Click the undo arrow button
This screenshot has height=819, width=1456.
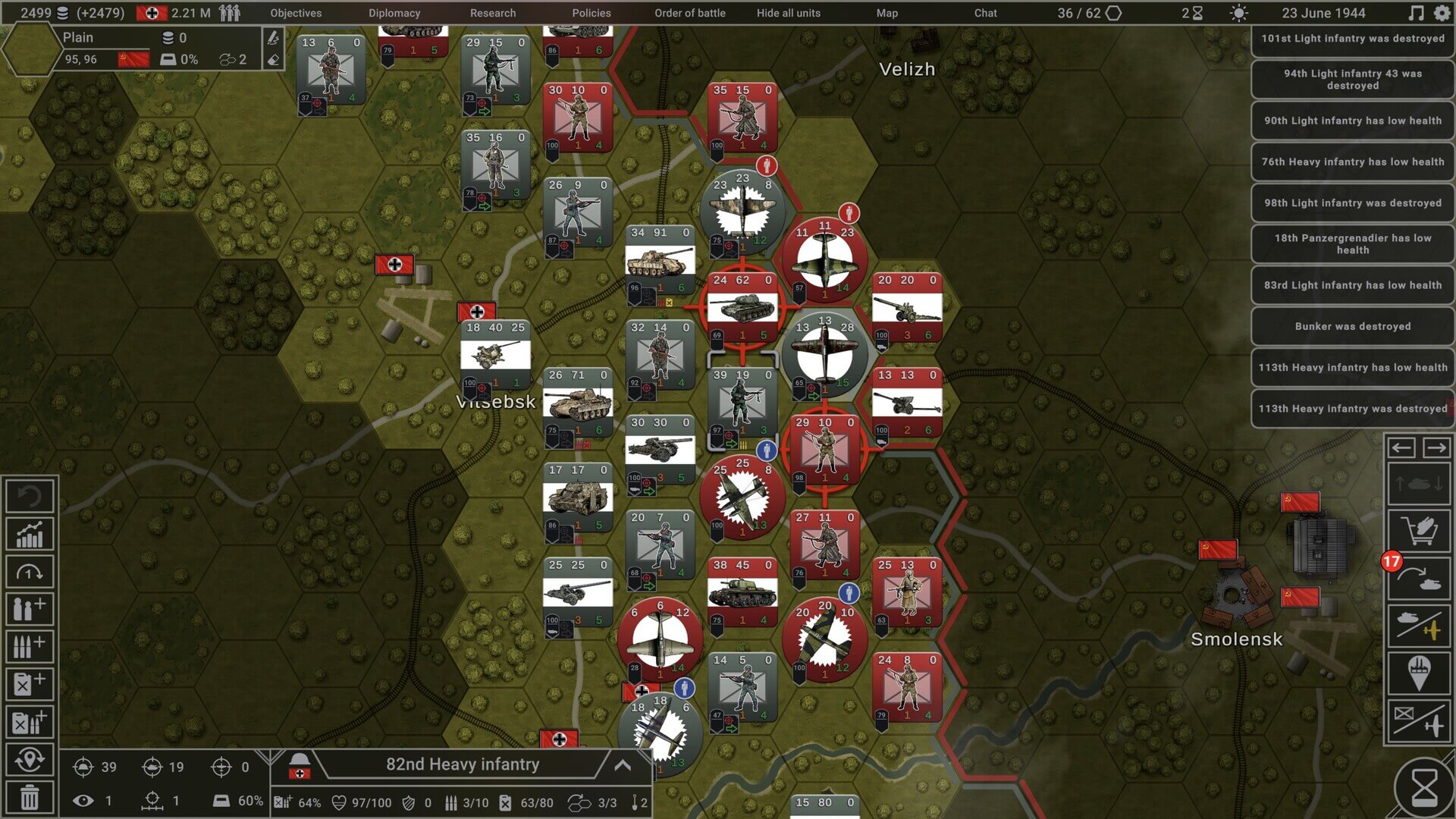[30, 497]
